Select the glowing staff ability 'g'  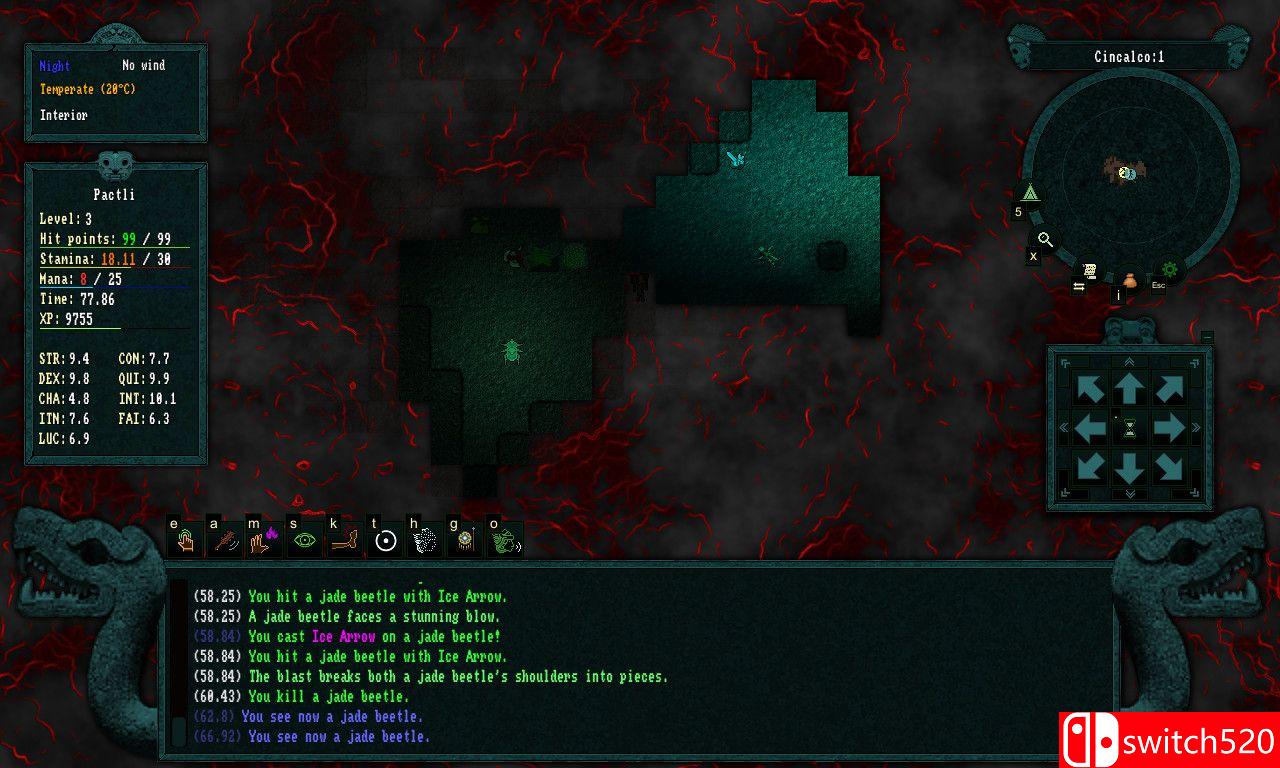point(464,540)
